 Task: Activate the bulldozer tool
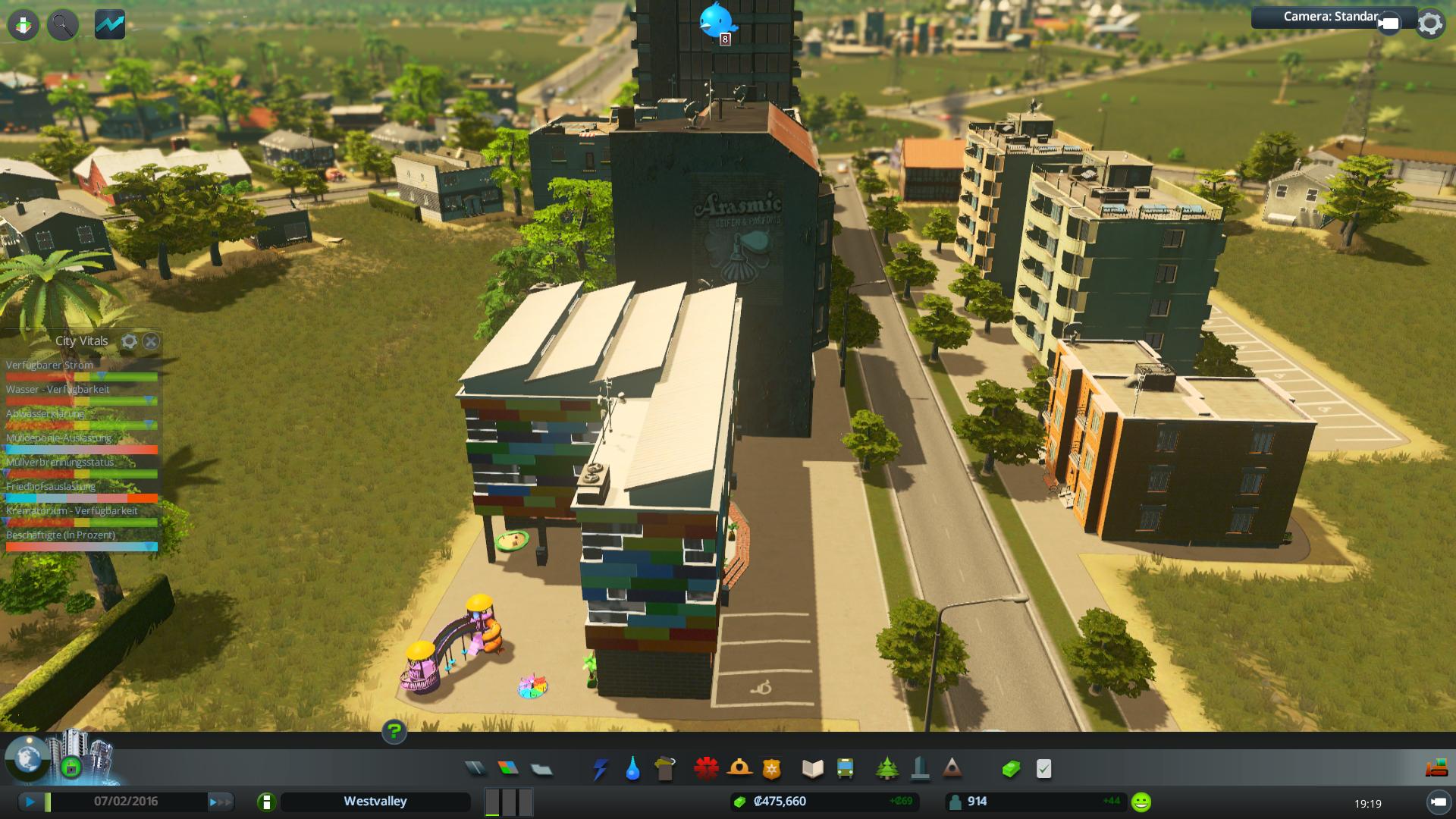pyautogui.click(x=1437, y=768)
